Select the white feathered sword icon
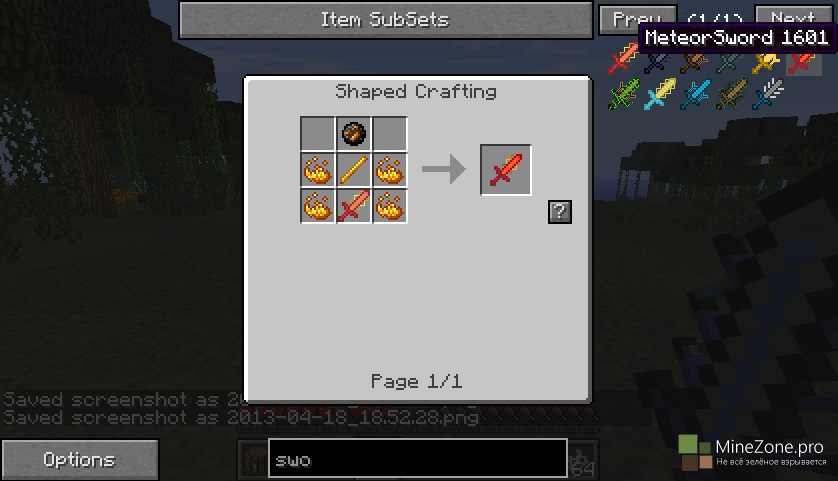Screen dimensions: 838x481 click(767, 95)
